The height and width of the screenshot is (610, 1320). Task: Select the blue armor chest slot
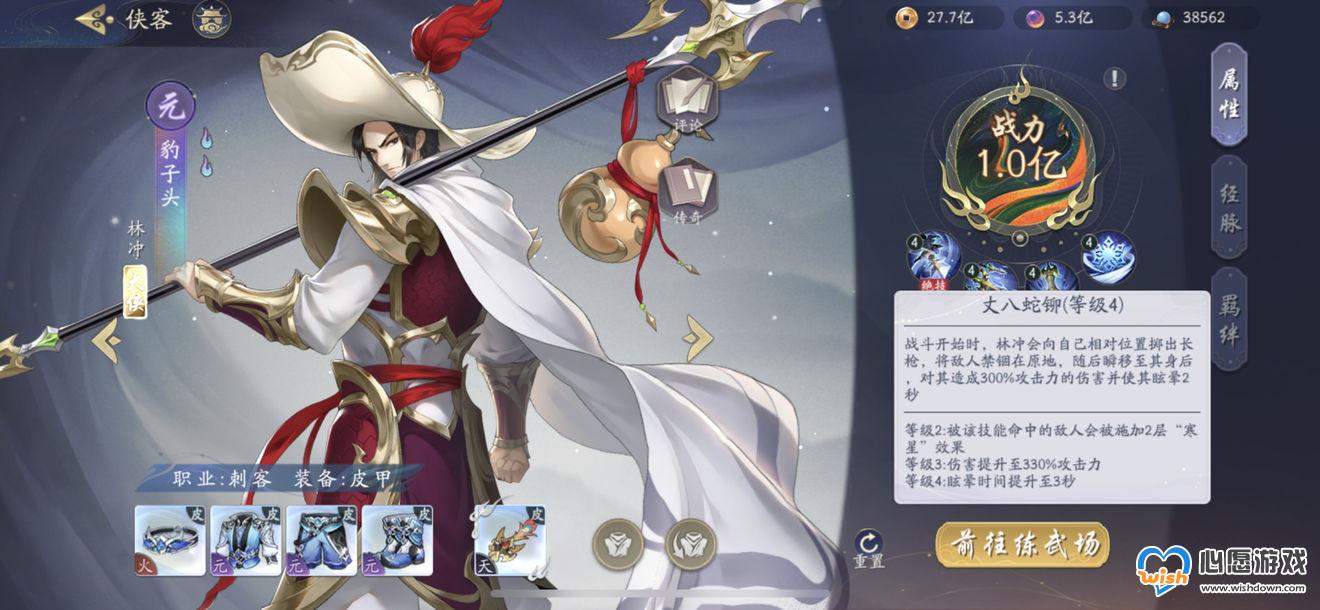point(244,540)
